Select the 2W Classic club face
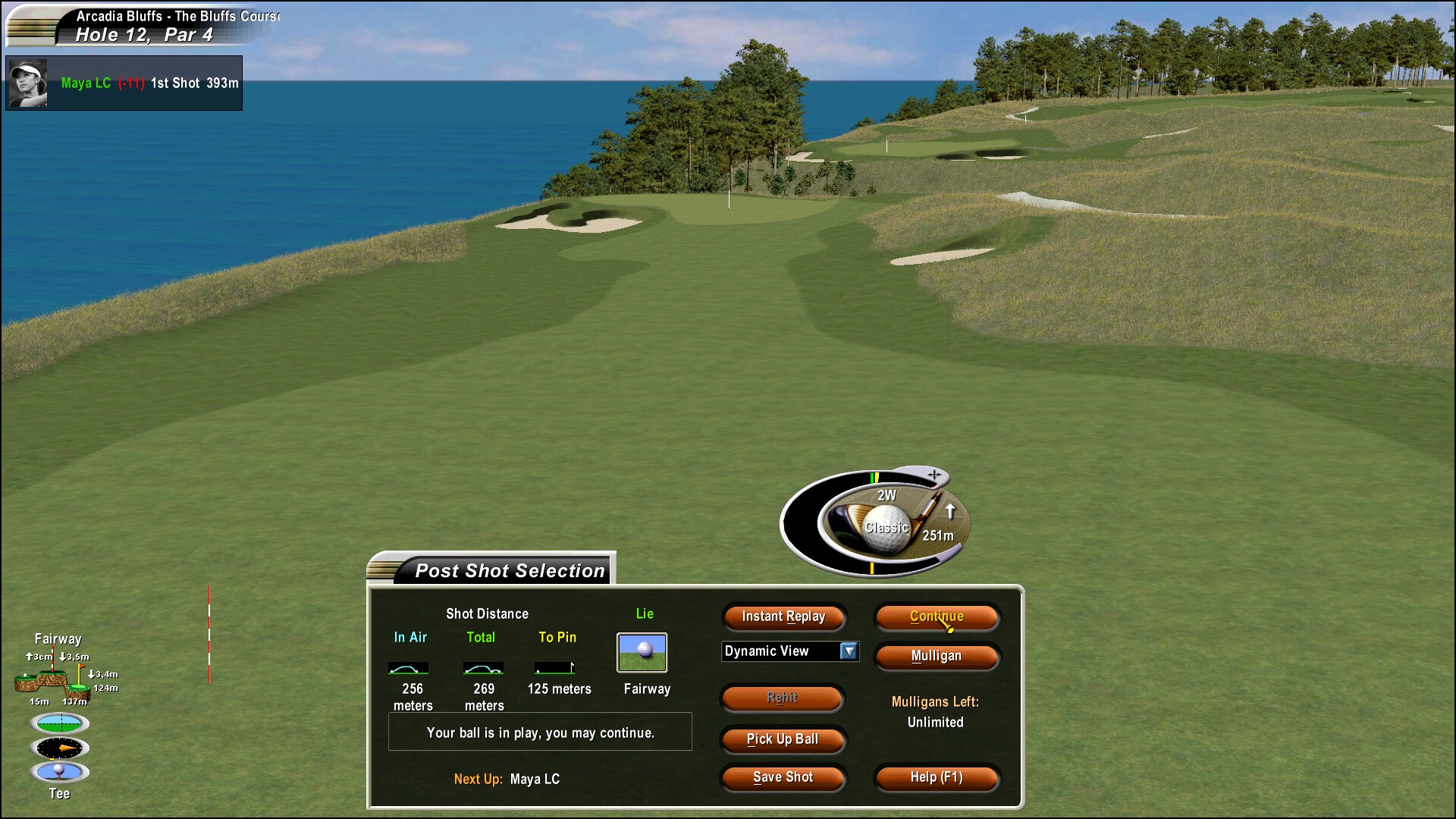This screenshot has width=1456, height=819. [886, 523]
